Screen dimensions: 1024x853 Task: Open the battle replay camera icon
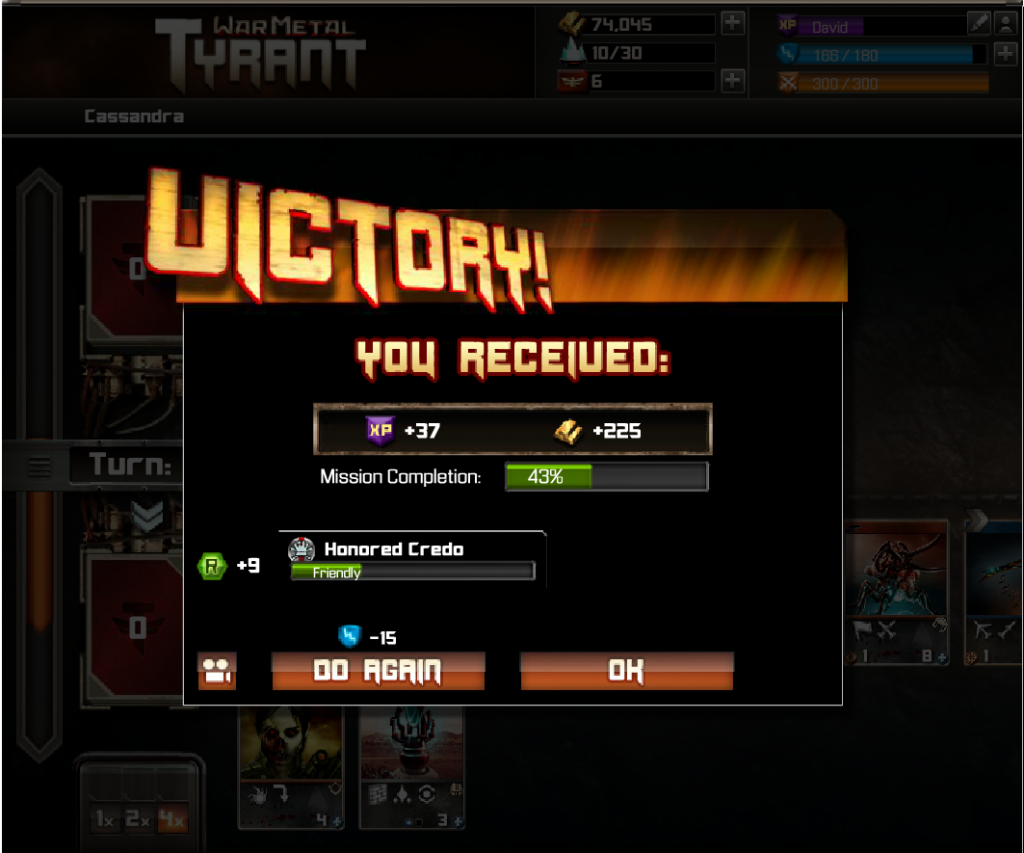[x=216, y=671]
